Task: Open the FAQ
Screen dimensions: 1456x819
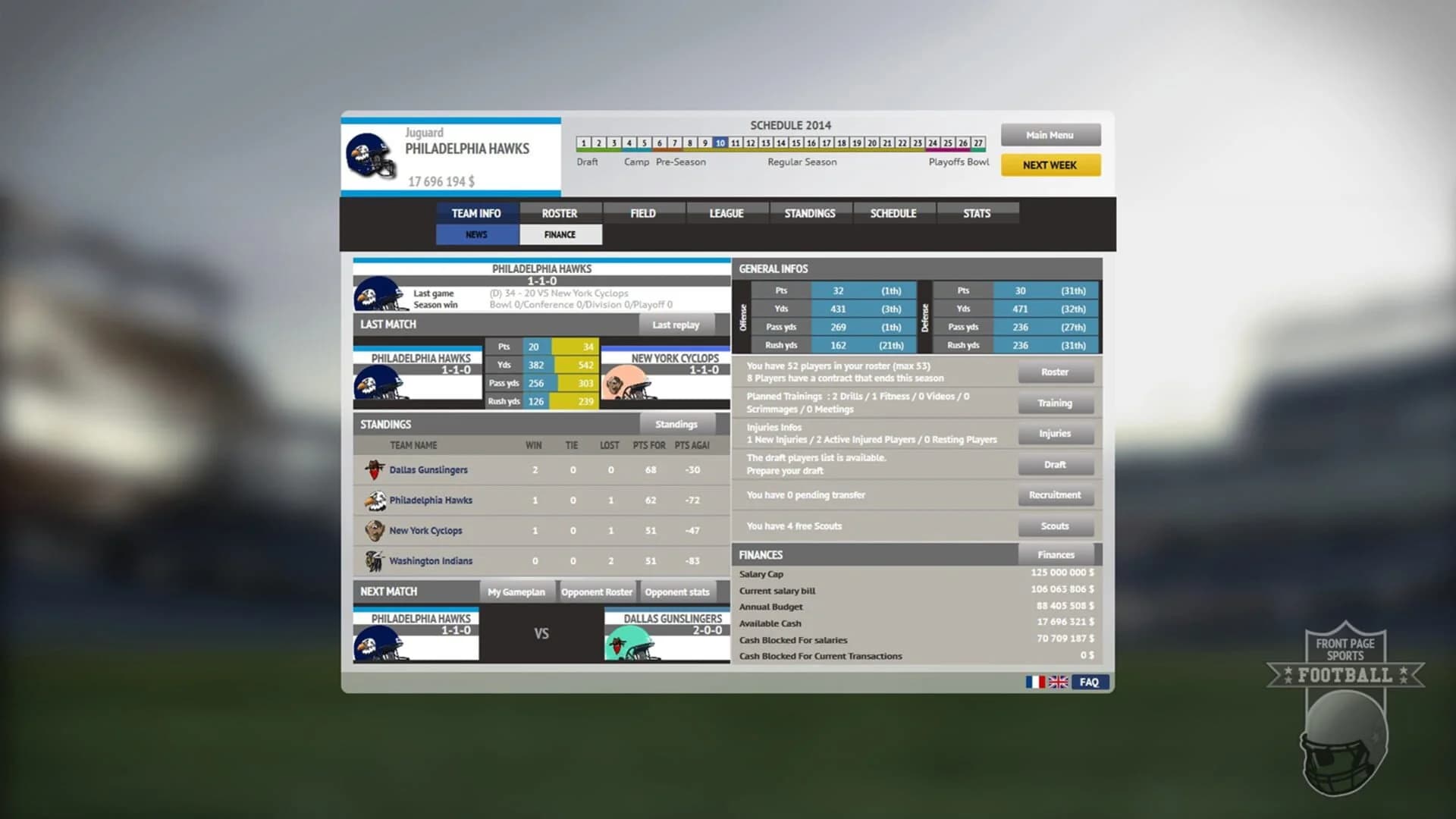Action: point(1090,682)
